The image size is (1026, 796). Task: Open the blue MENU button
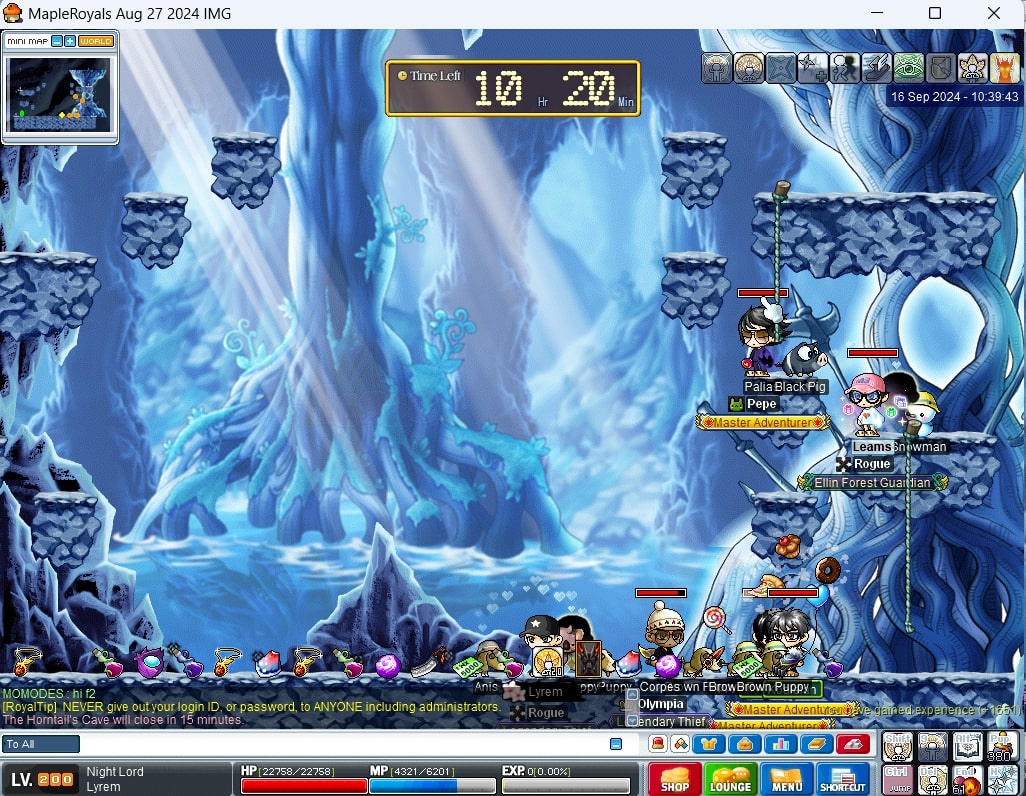[x=787, y=780]
